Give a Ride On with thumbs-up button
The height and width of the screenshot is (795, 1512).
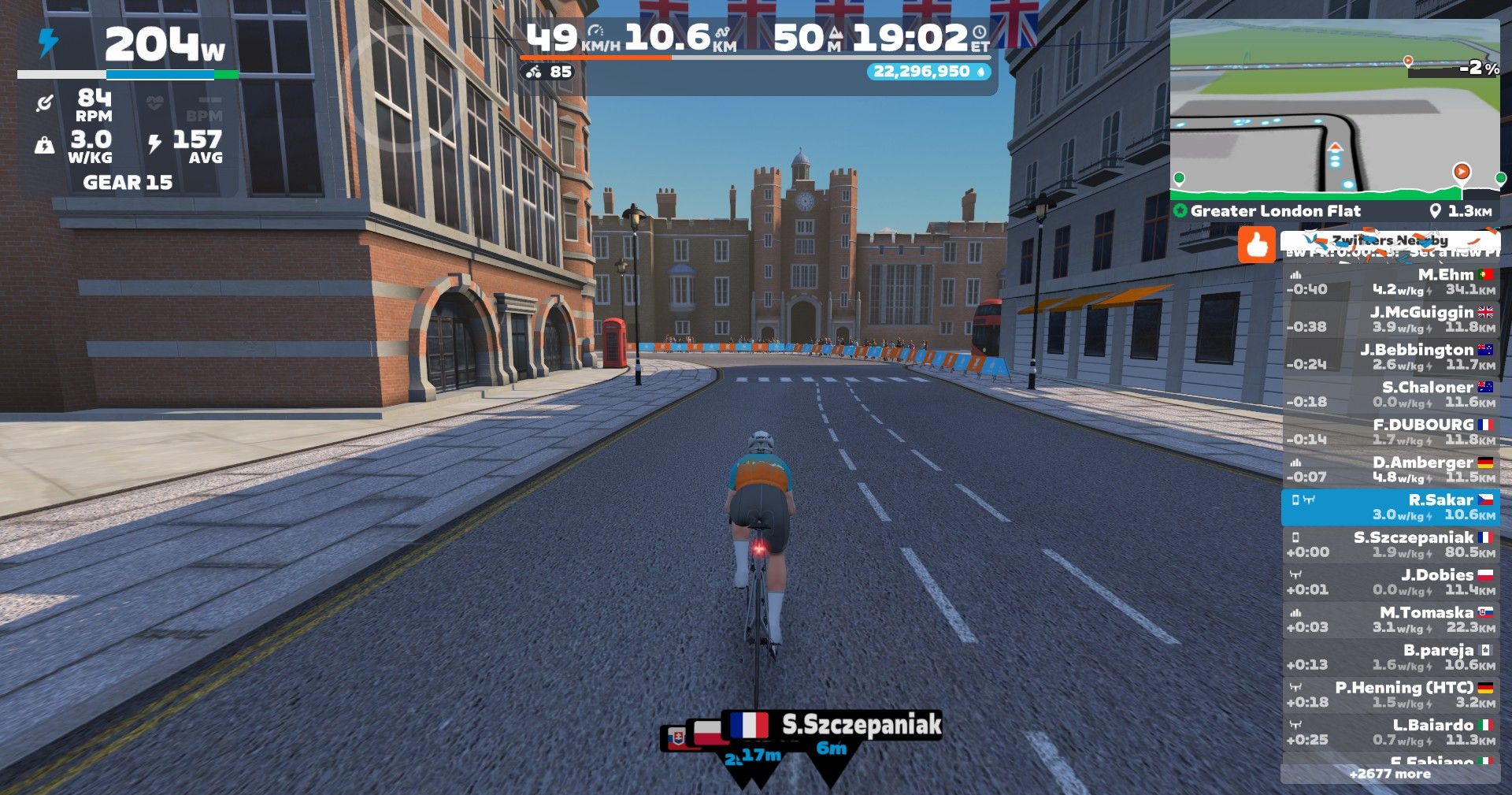(x=1256, y=244)
